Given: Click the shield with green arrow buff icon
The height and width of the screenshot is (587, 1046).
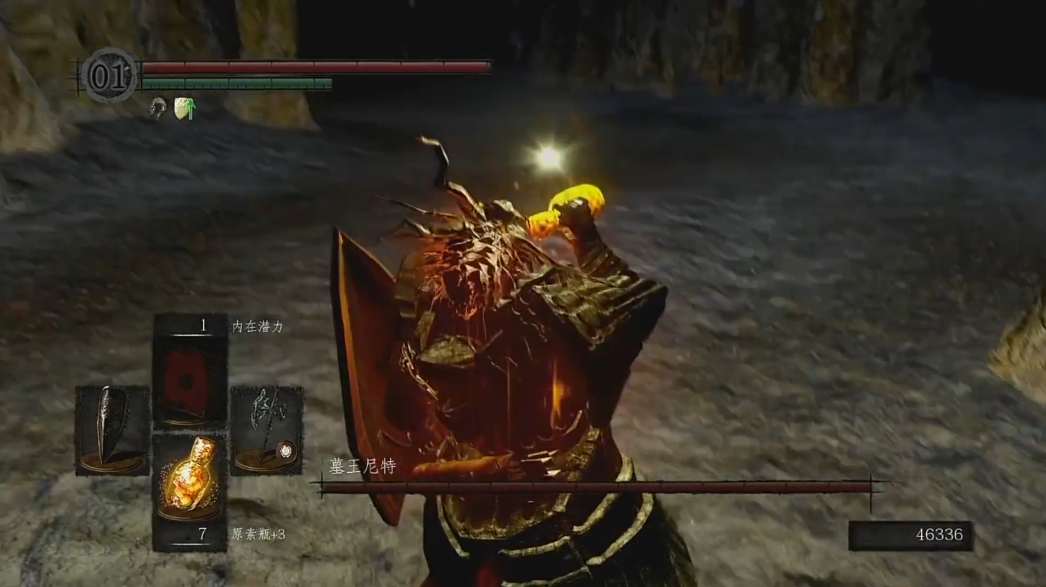Looking at the screenshot, I should coord(184,108).
